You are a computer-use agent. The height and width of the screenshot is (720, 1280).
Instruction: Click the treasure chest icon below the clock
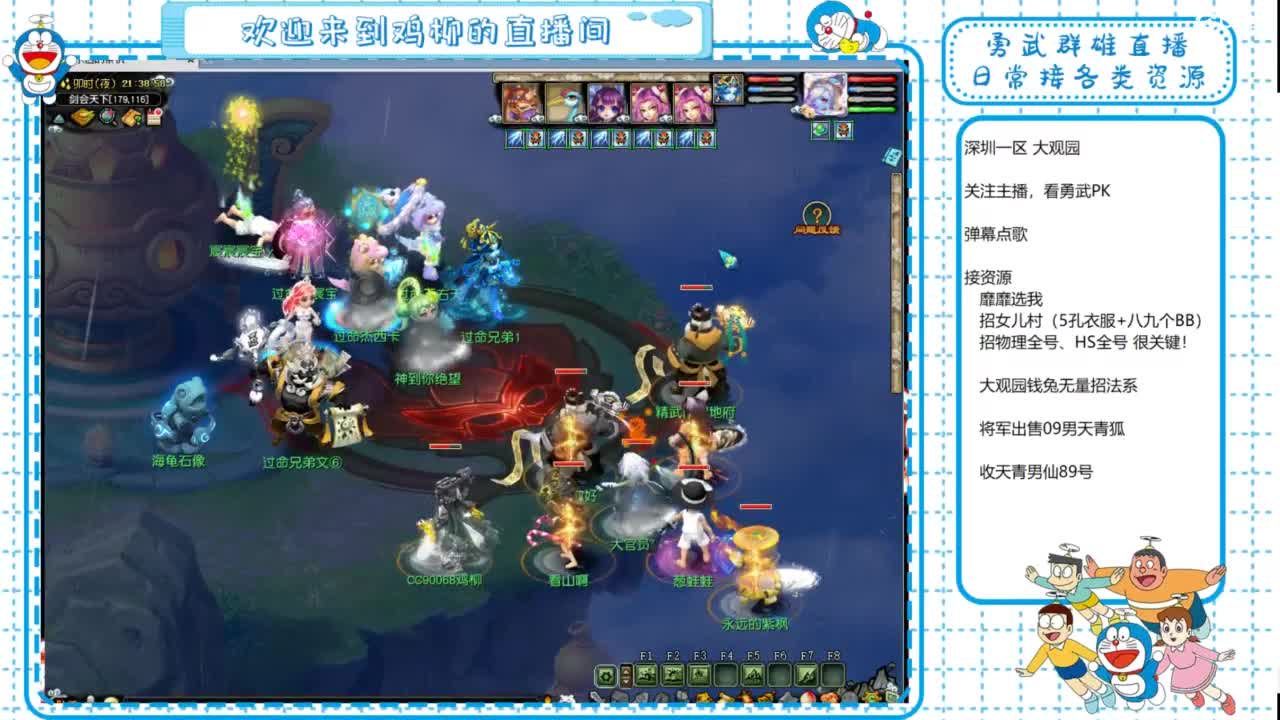tap(82, 117)
